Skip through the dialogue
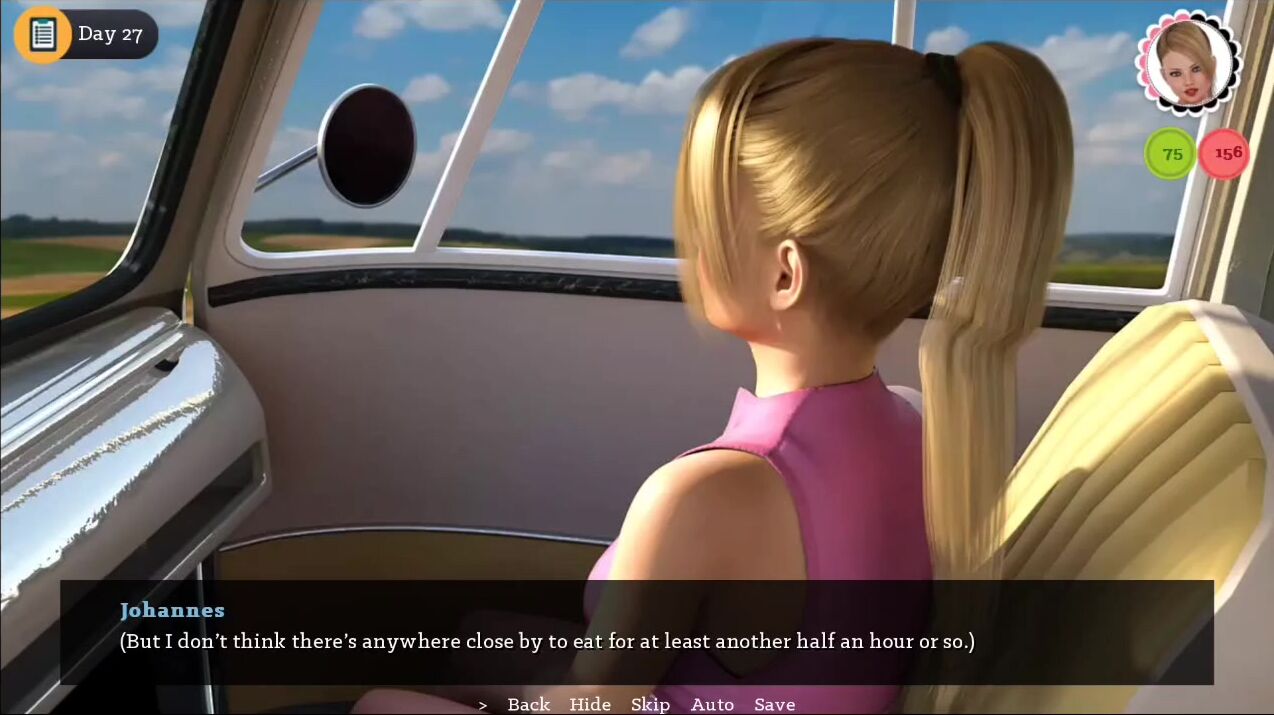Viewport: 1274px width, 715px height. pyautogui.click(x=650, y=704)
